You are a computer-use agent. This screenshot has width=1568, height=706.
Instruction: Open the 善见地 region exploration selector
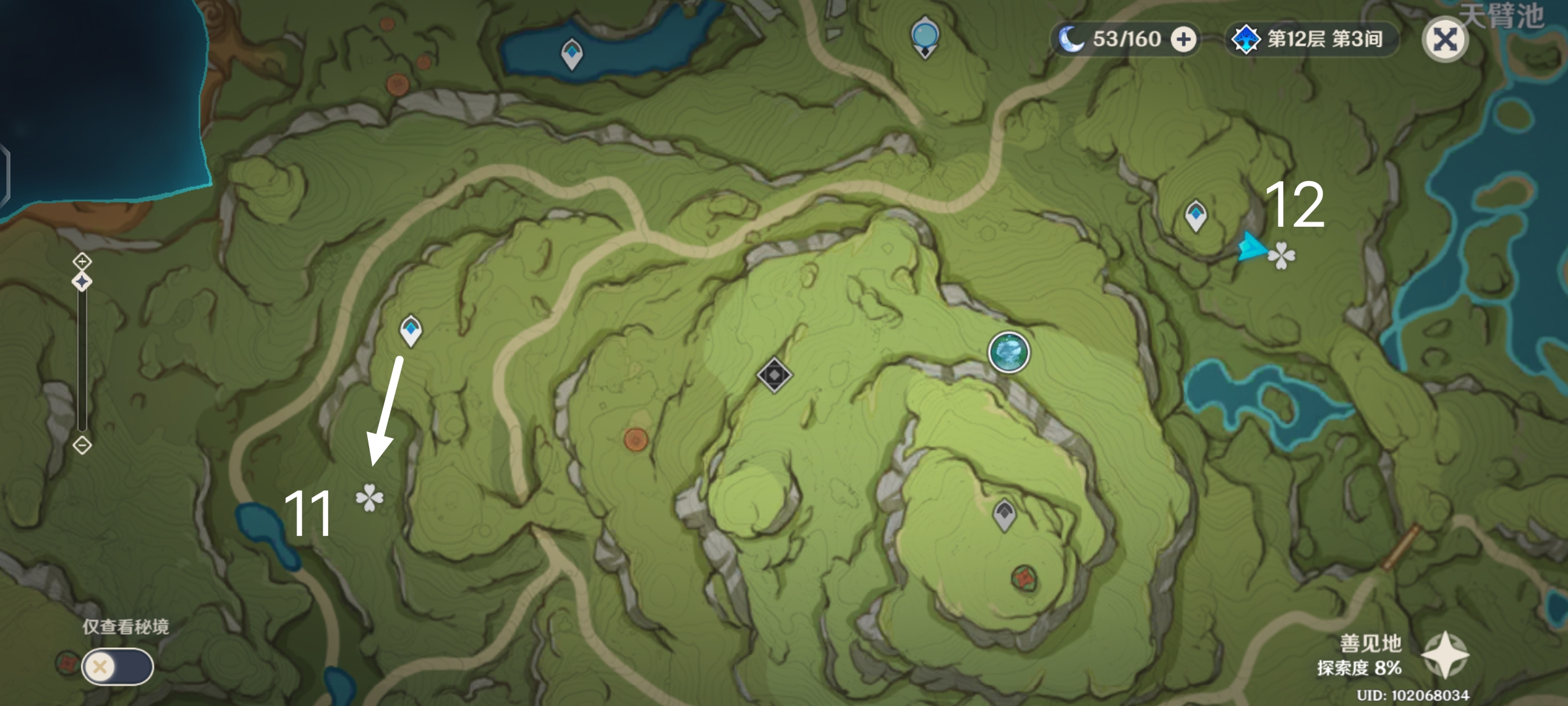(x=1445, y=655)
